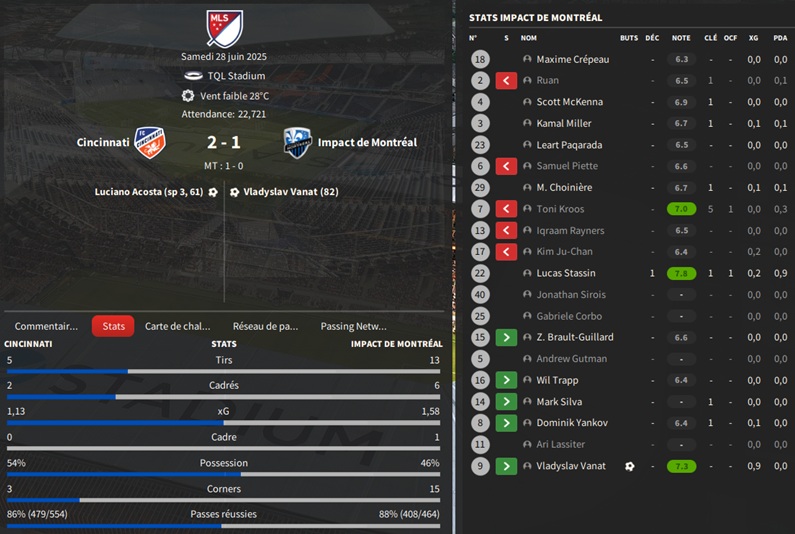Select Scott McKenna's row

(569, 102)
